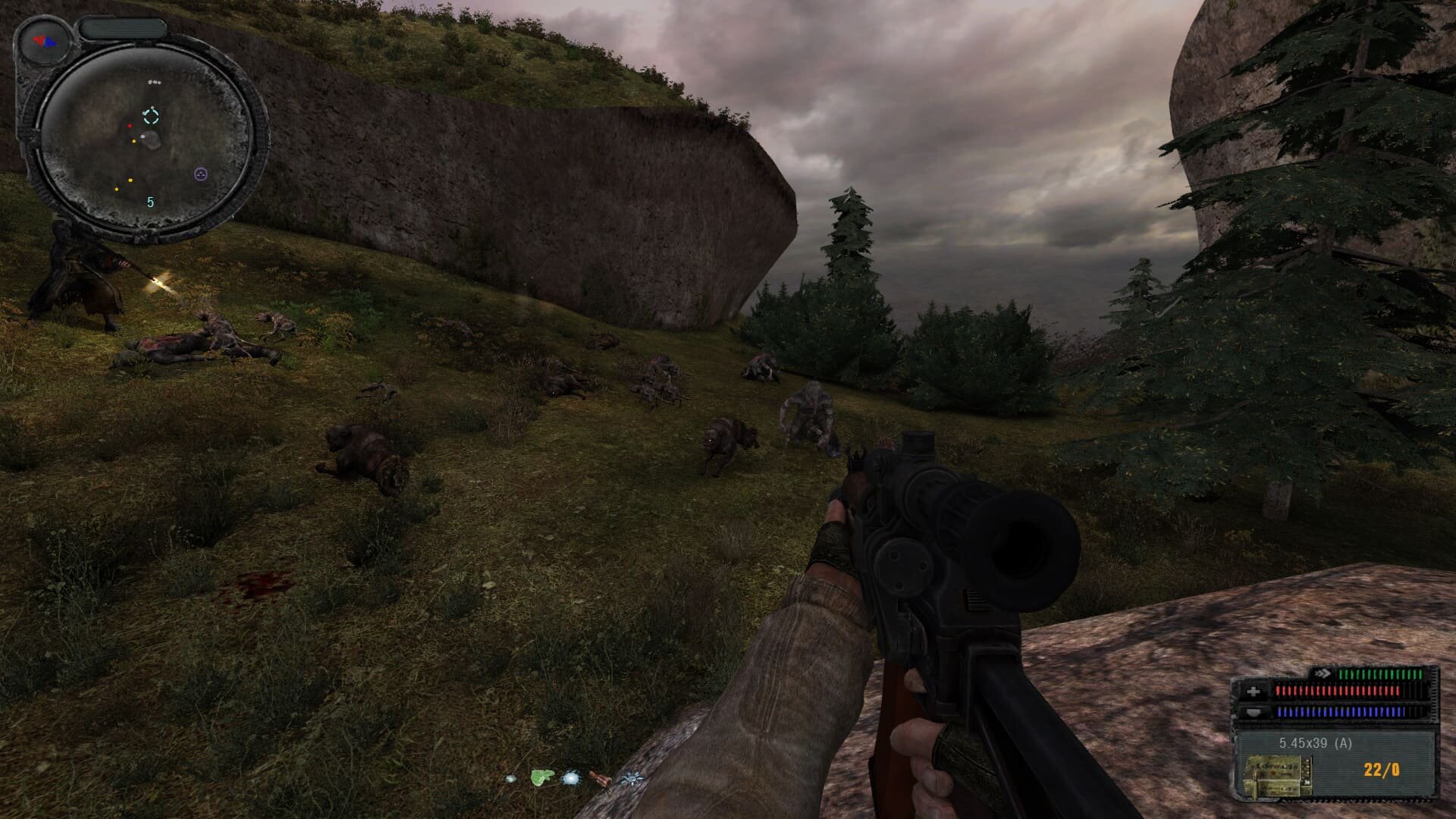This screenshot has width=1456, height=819.
Task: Click the health plus icon
Action: pos(1253,692)
